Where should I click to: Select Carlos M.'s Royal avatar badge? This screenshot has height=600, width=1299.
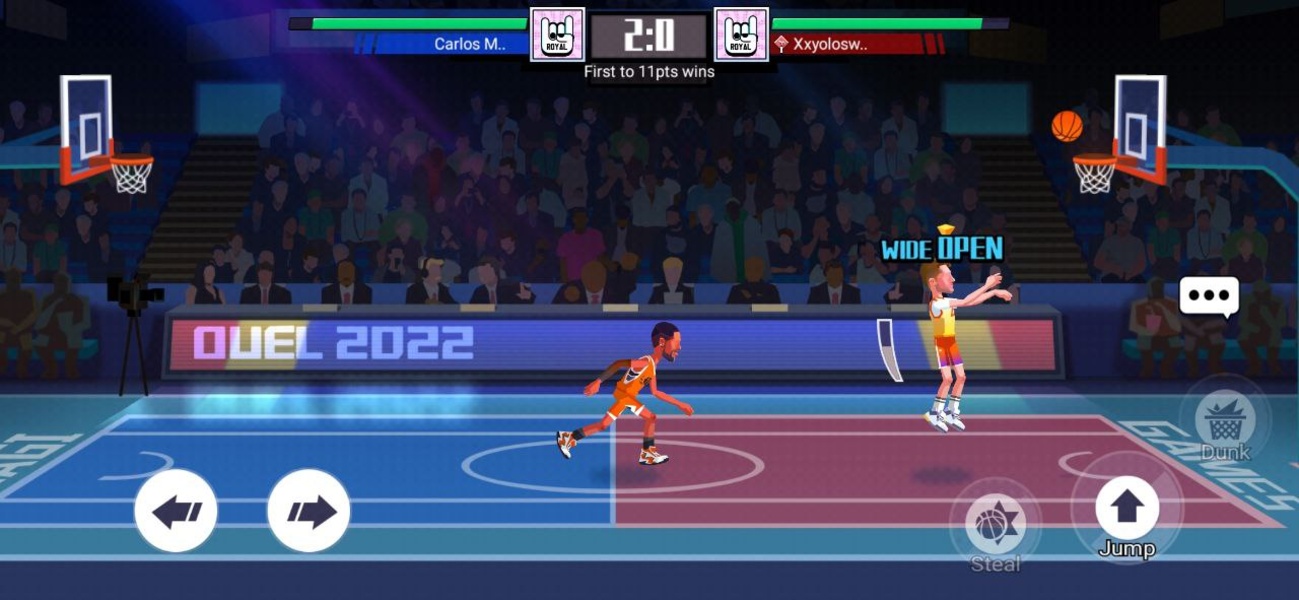pyautogui.click(x=557, y=35)
